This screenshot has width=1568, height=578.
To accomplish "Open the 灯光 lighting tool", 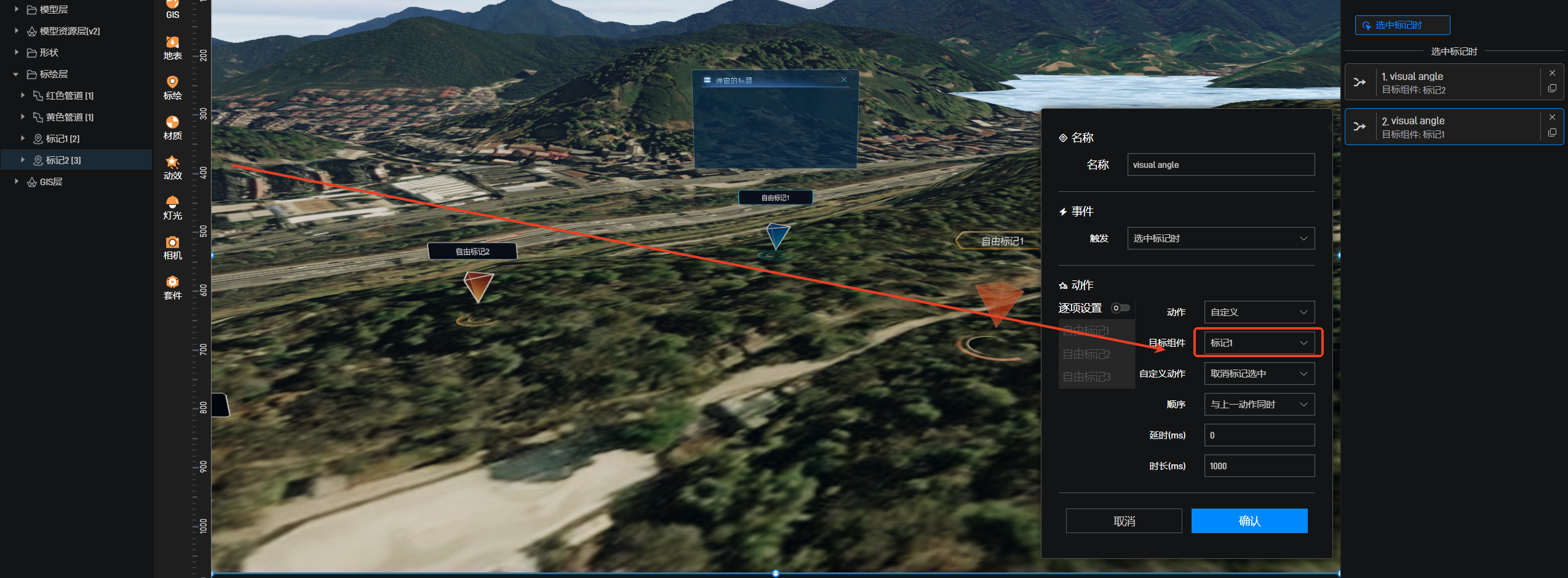I will 172,208.
